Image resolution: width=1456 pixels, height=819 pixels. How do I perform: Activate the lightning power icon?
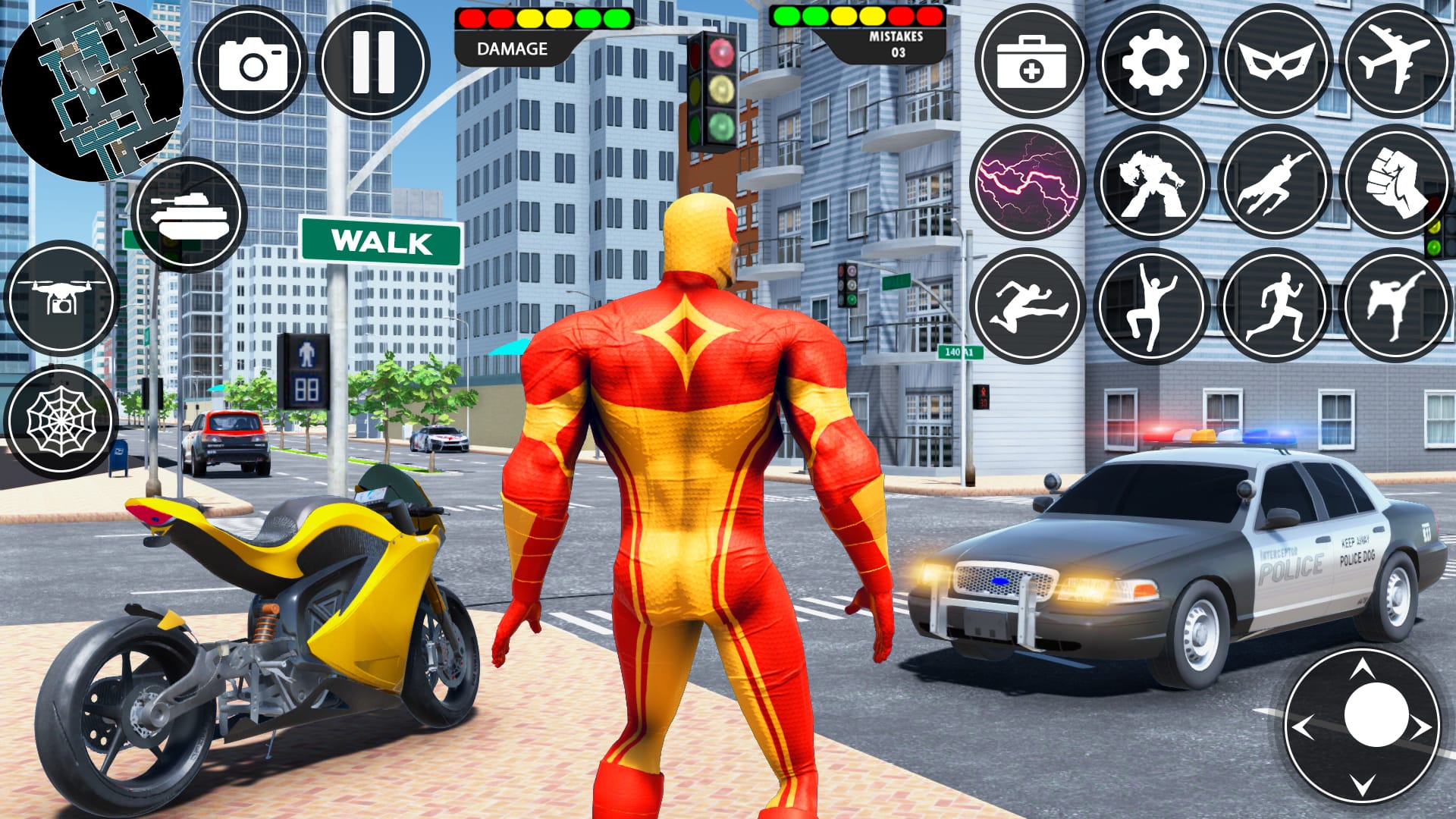click(x=1031, y=182)
